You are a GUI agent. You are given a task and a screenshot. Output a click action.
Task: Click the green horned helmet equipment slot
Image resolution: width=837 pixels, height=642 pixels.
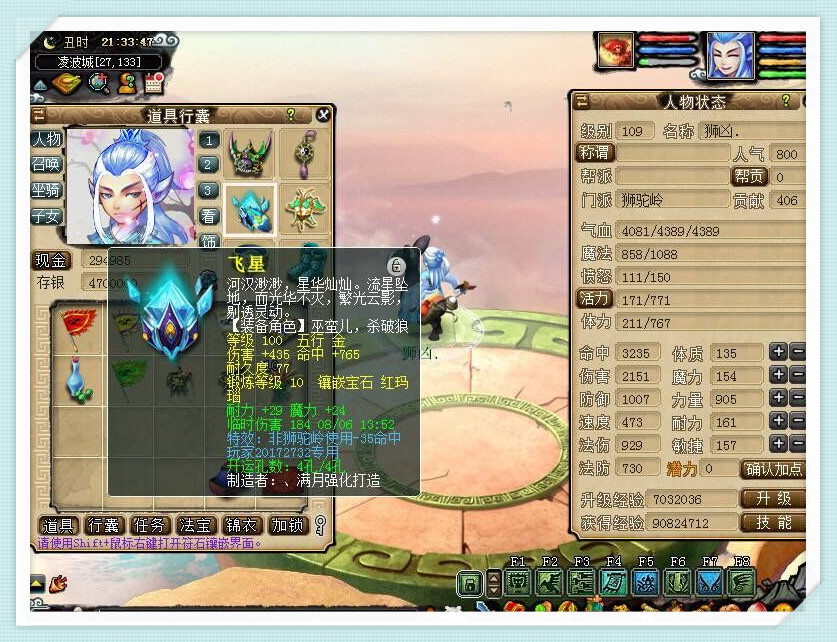(x=250, y=153)
